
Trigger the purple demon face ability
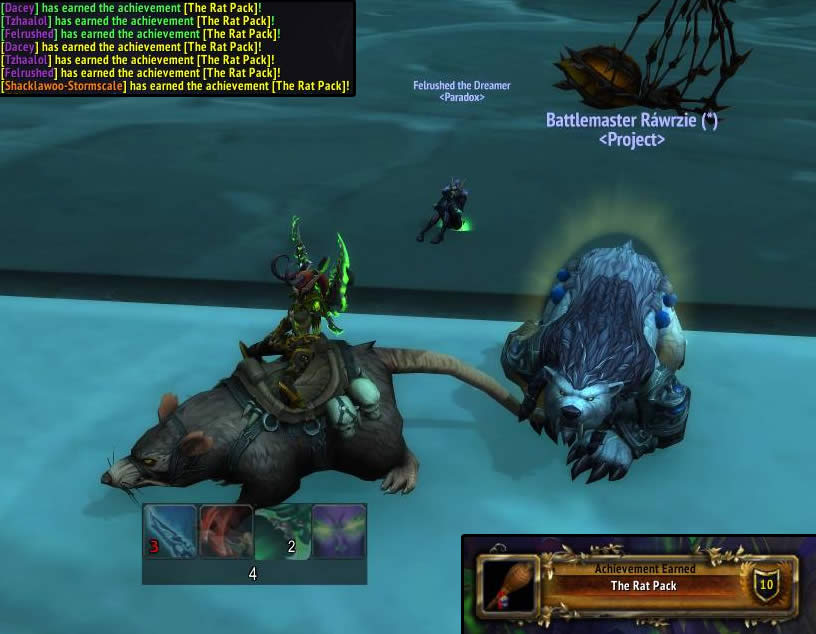pyautogui.click(x=339, y=531)
